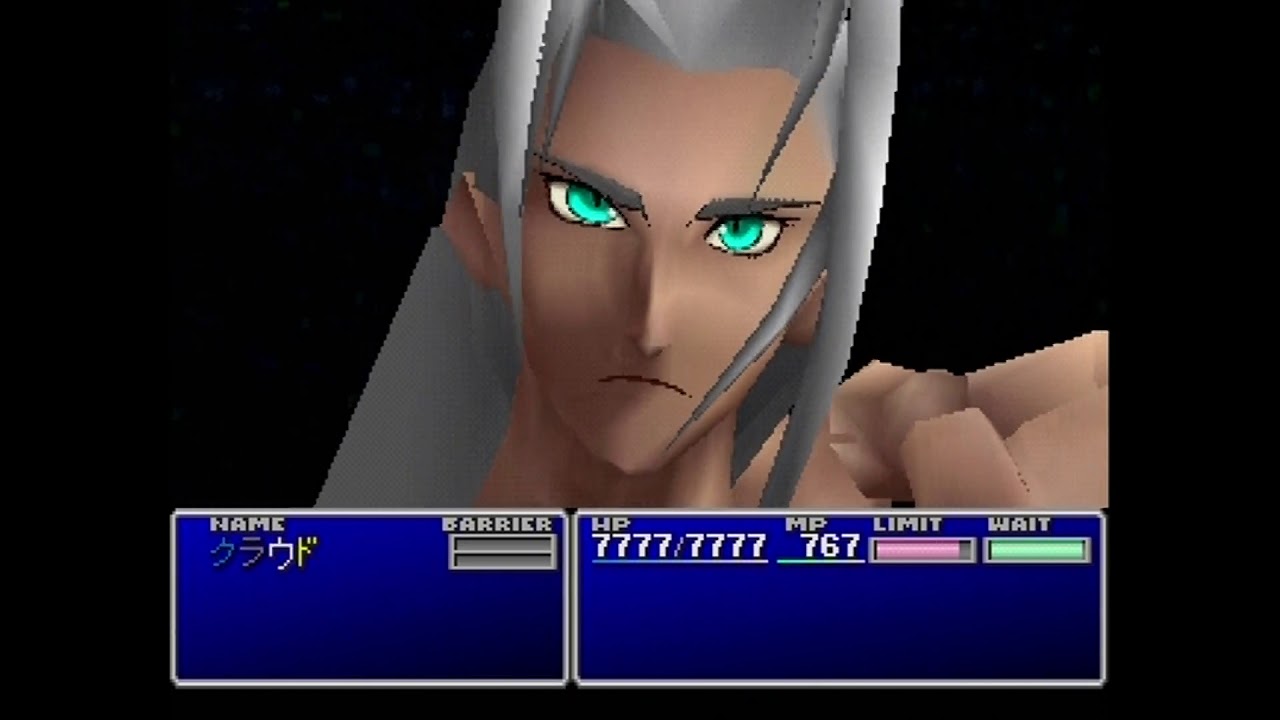Select the pink LIMIT gauge

[921, 548]
